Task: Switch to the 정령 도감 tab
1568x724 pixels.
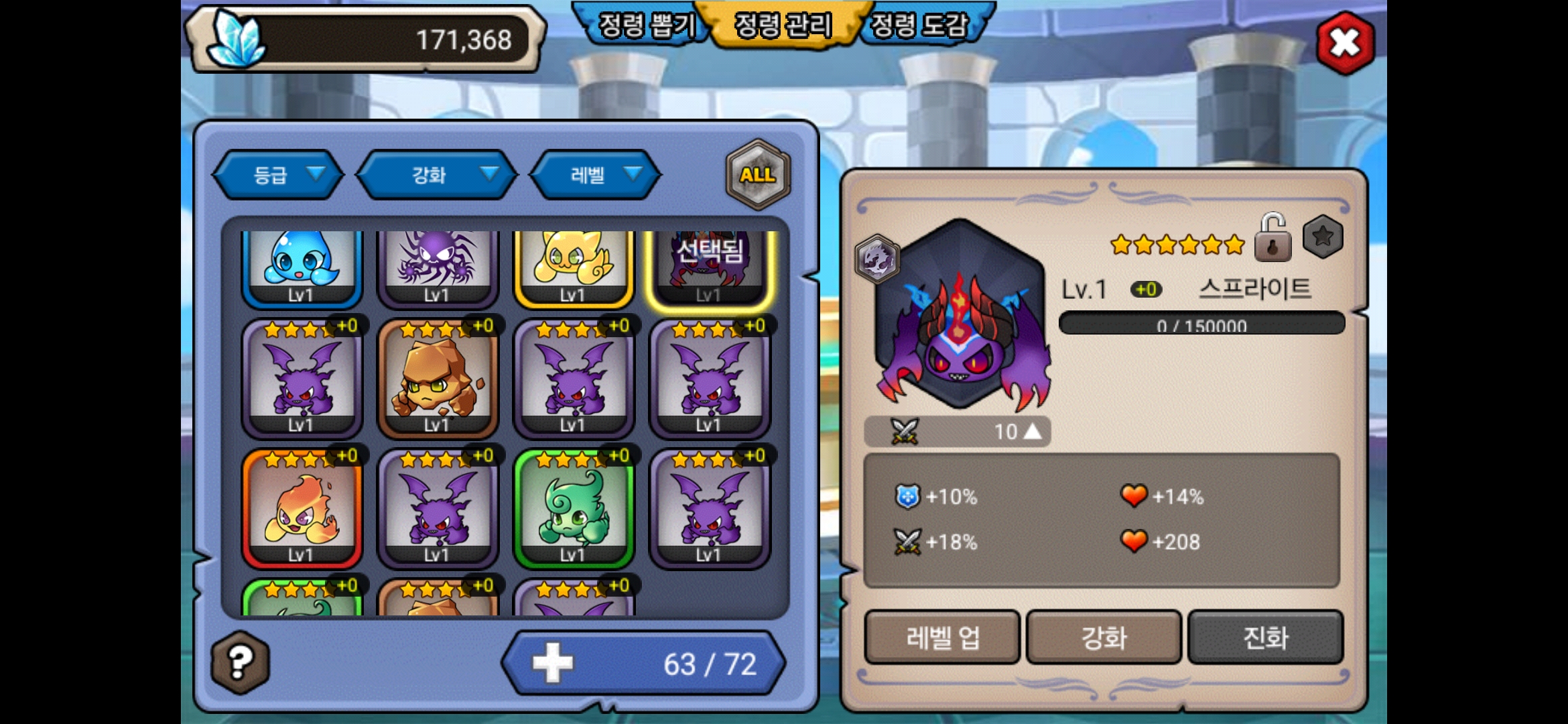Action: (919, 25)
